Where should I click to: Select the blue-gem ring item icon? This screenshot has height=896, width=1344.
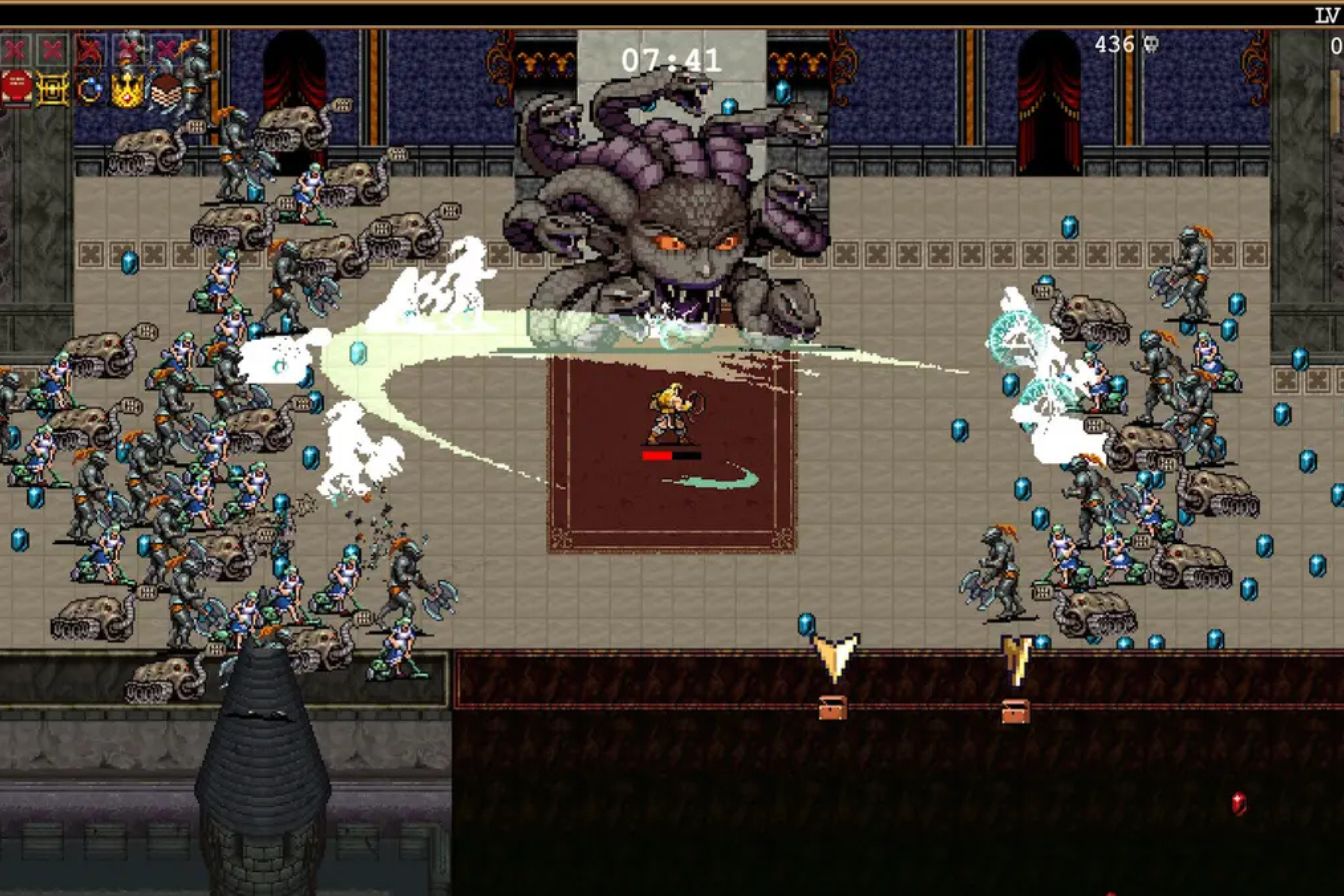[90, 89]
